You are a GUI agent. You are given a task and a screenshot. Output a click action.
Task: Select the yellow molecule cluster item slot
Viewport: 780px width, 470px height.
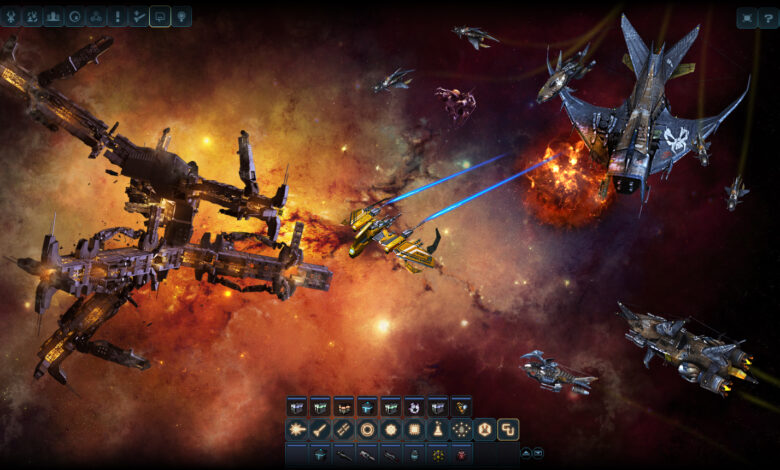tap(438, 455)
